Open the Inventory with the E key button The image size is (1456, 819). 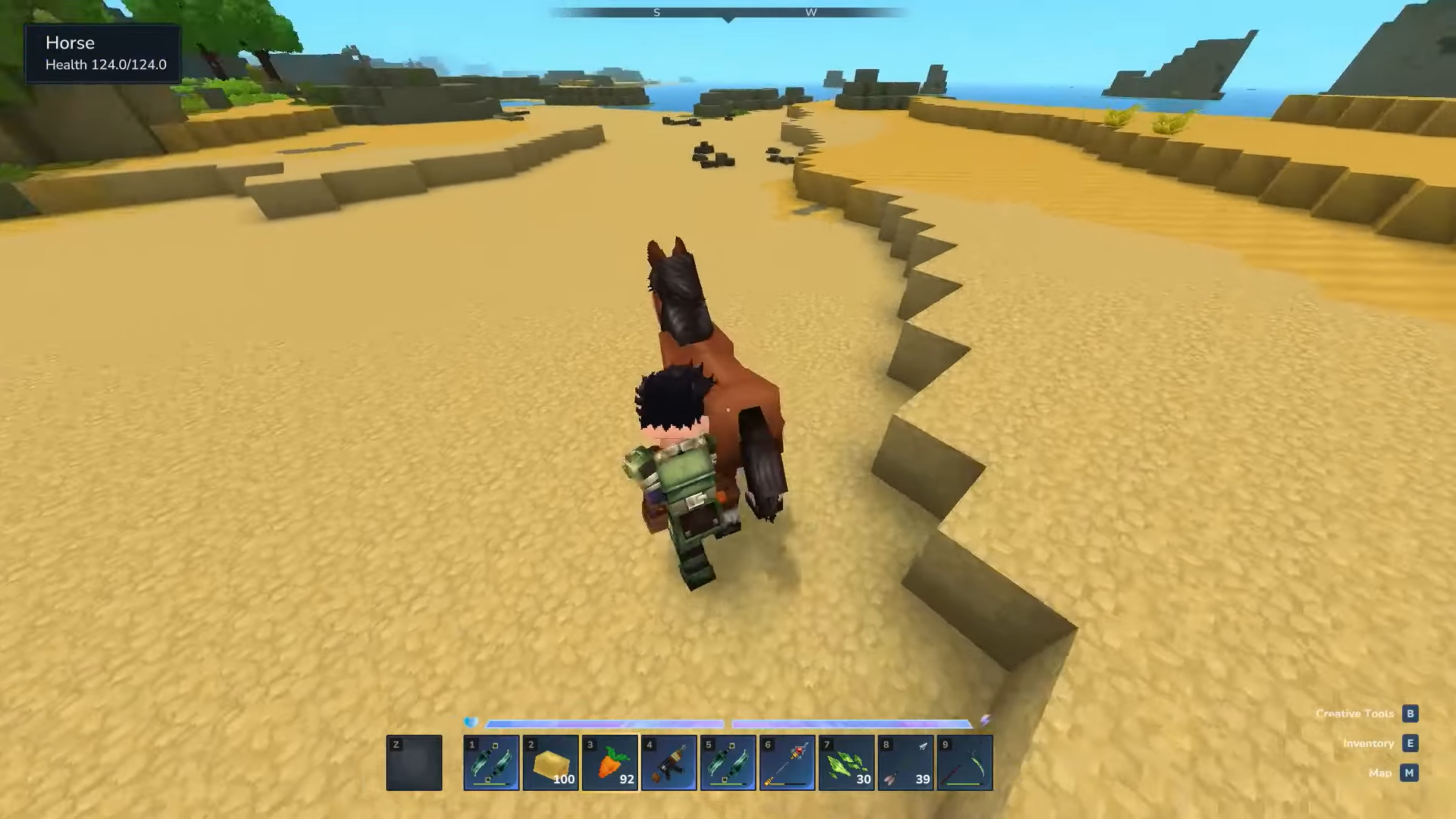(1410, 743)
